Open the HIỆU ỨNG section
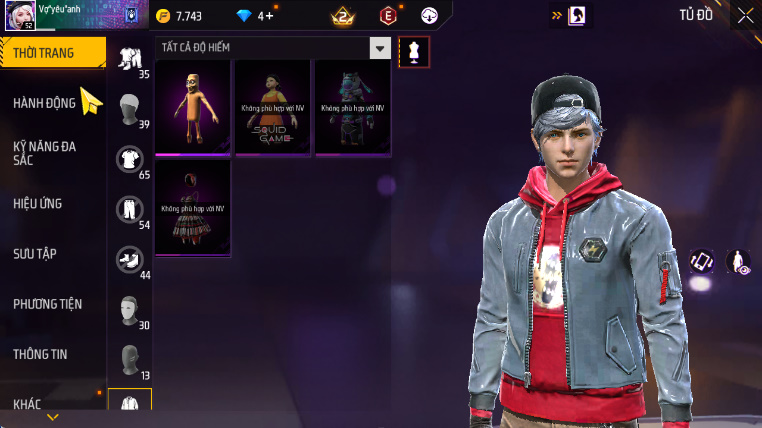The image size is (762, 428). point(38,204)
